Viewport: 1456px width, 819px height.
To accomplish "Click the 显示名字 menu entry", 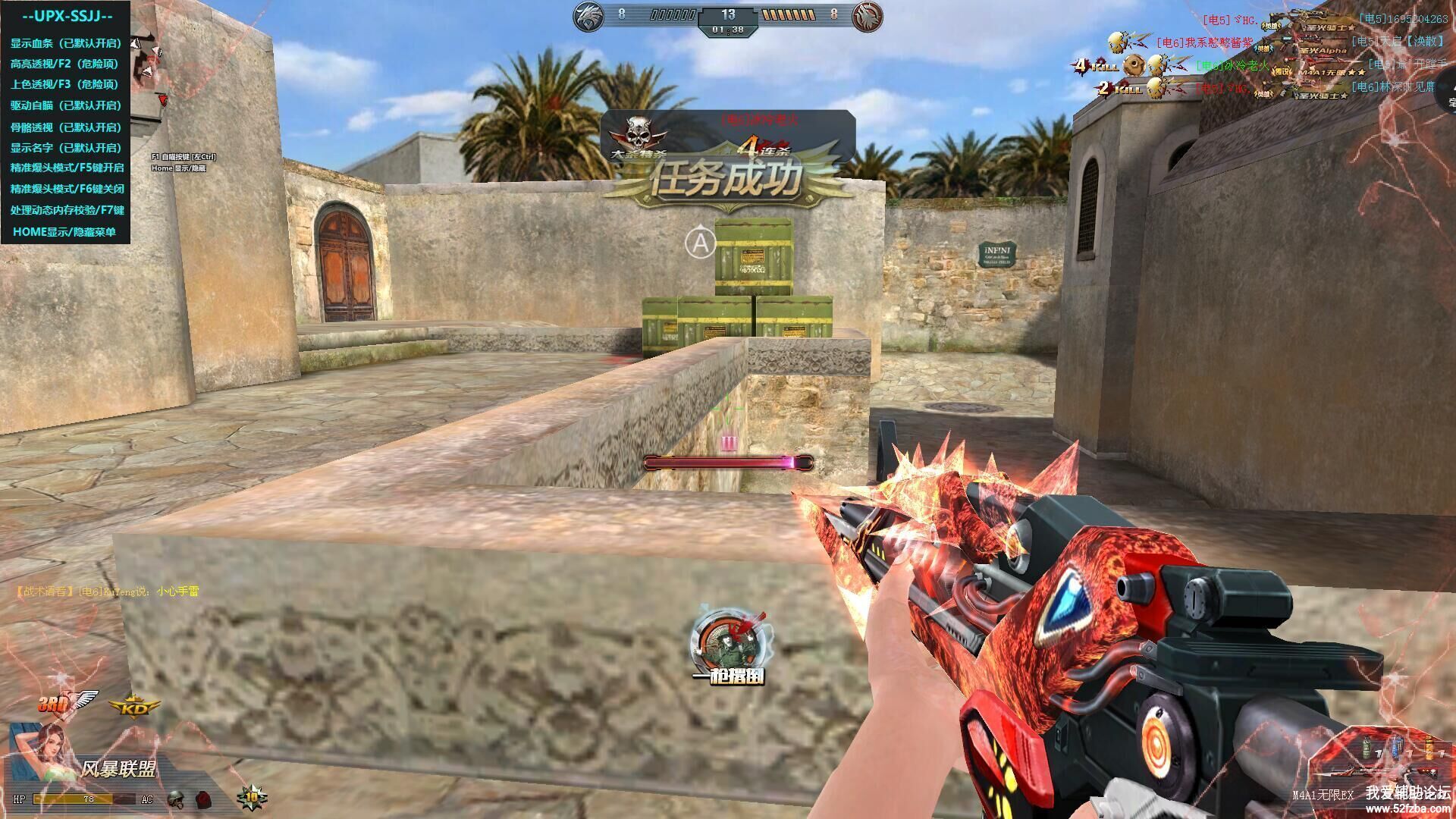I will 65,148.
